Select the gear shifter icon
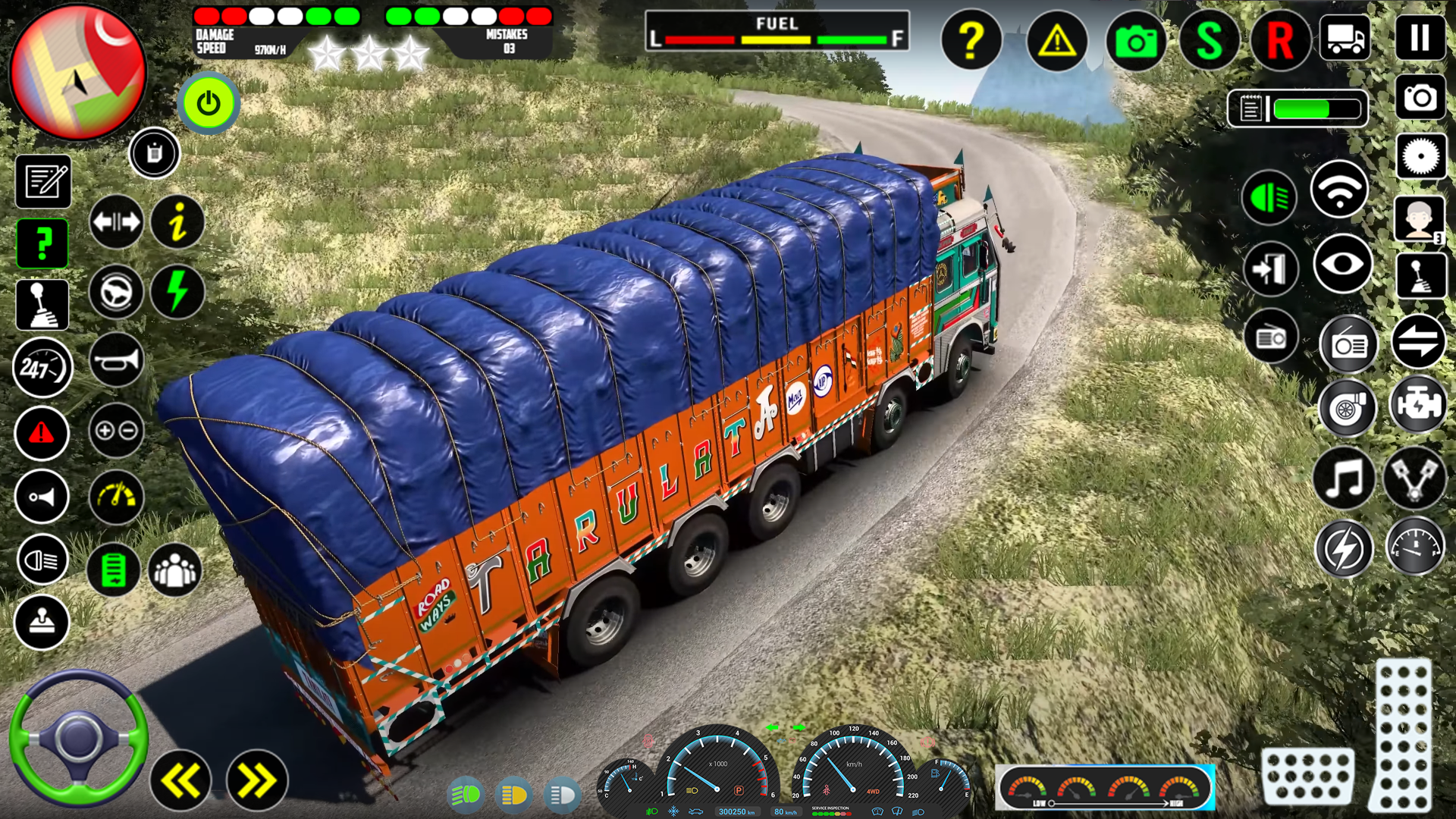The width and height of the screenshot is (1456, 819). pos(42,303)
